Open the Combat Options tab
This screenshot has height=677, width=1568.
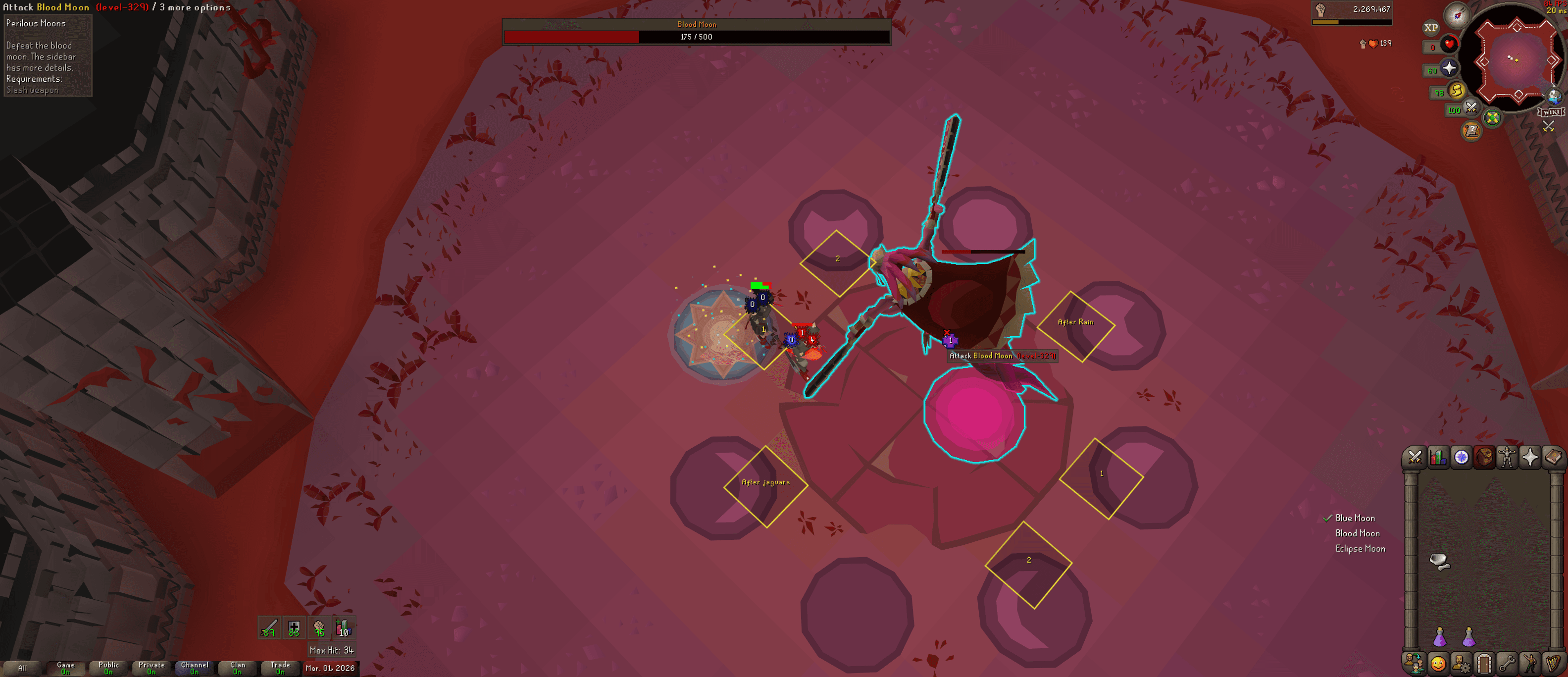click(1416, 457)
